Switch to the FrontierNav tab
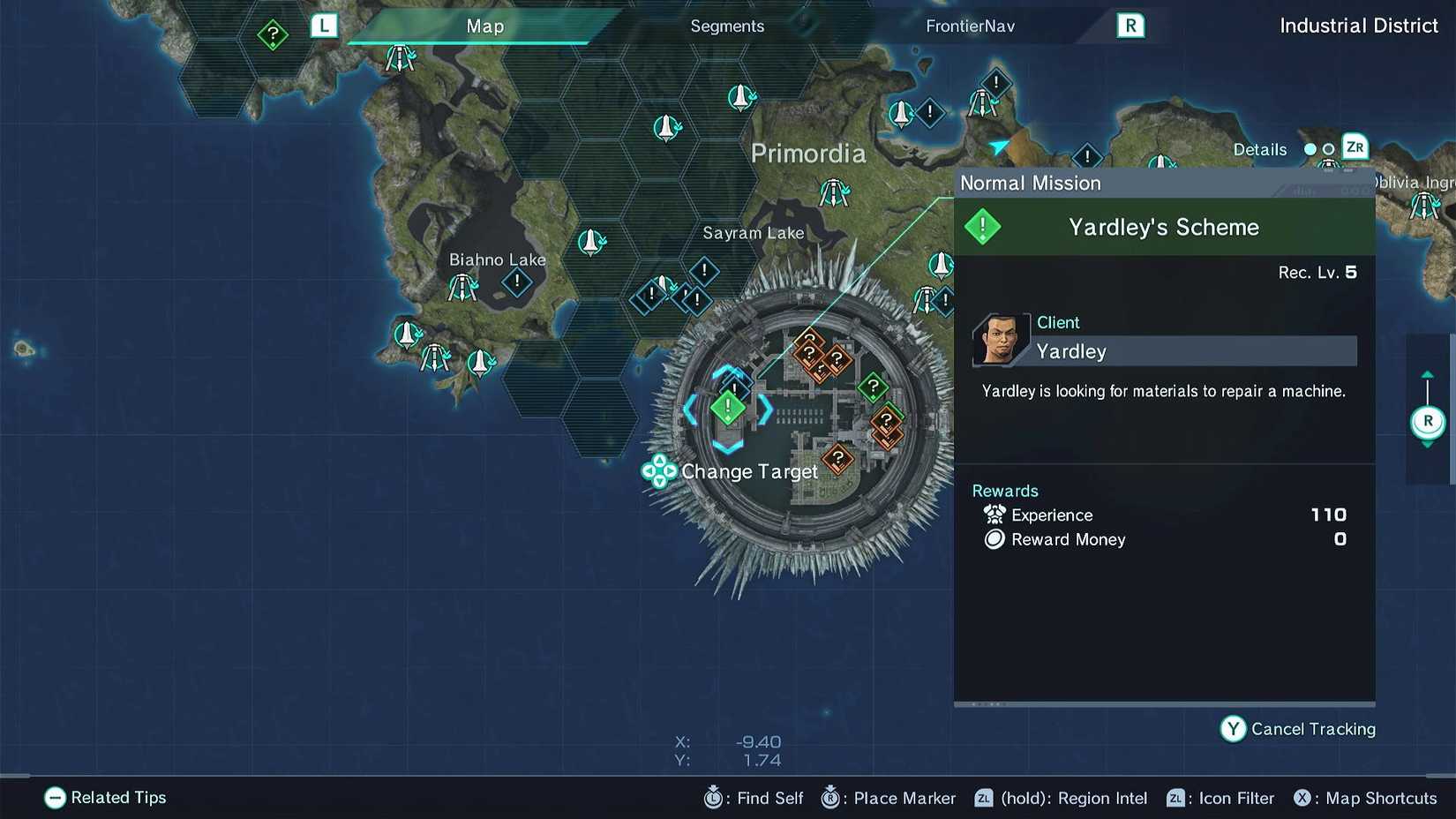 tap(970, 26)
